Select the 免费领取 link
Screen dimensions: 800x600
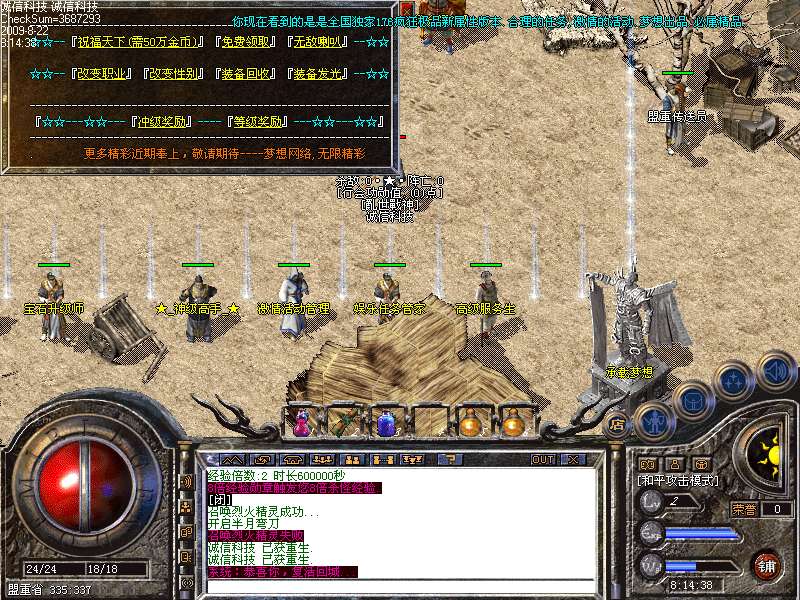pos(246,43)
